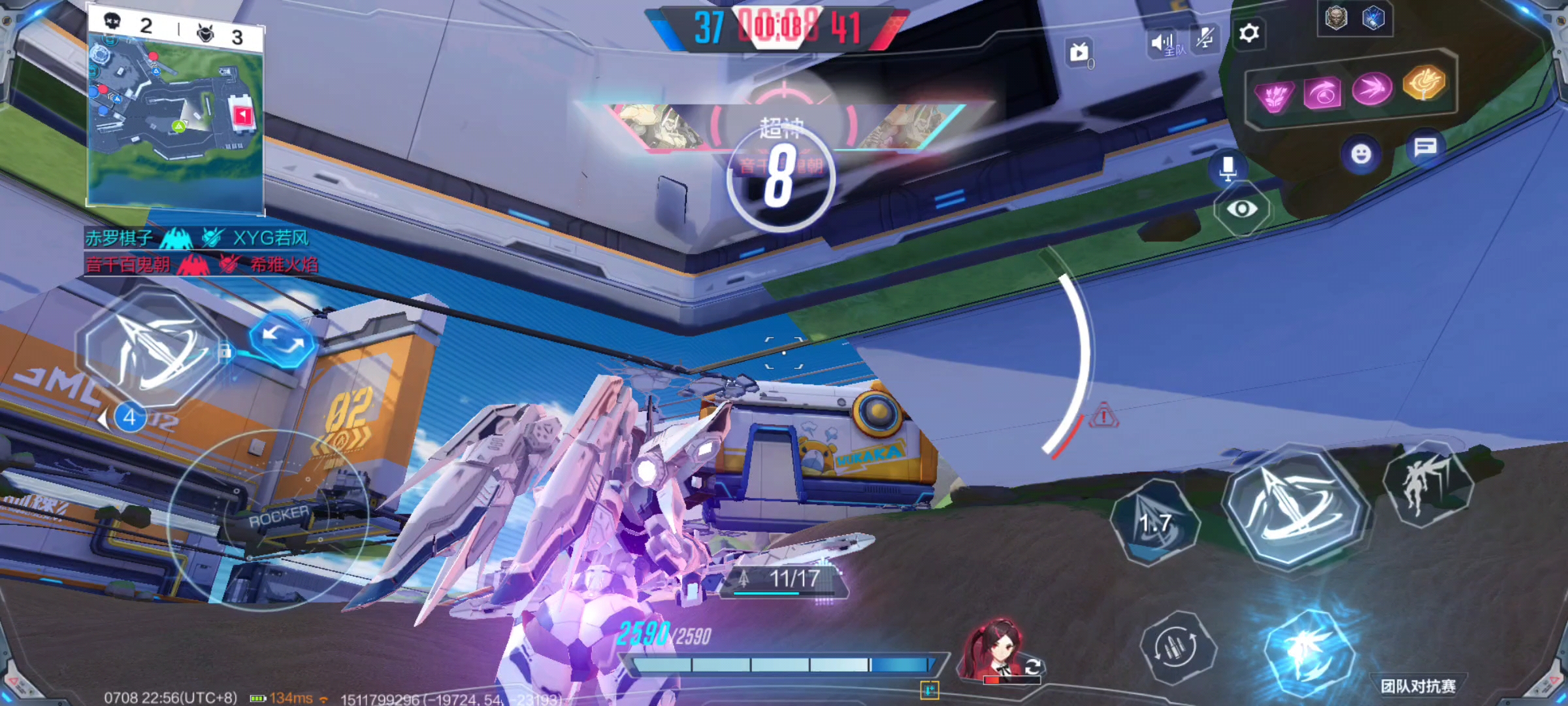Open the emoji emote button
This screenshot has height=706, width=1568.
click(x=1361, y=154)
